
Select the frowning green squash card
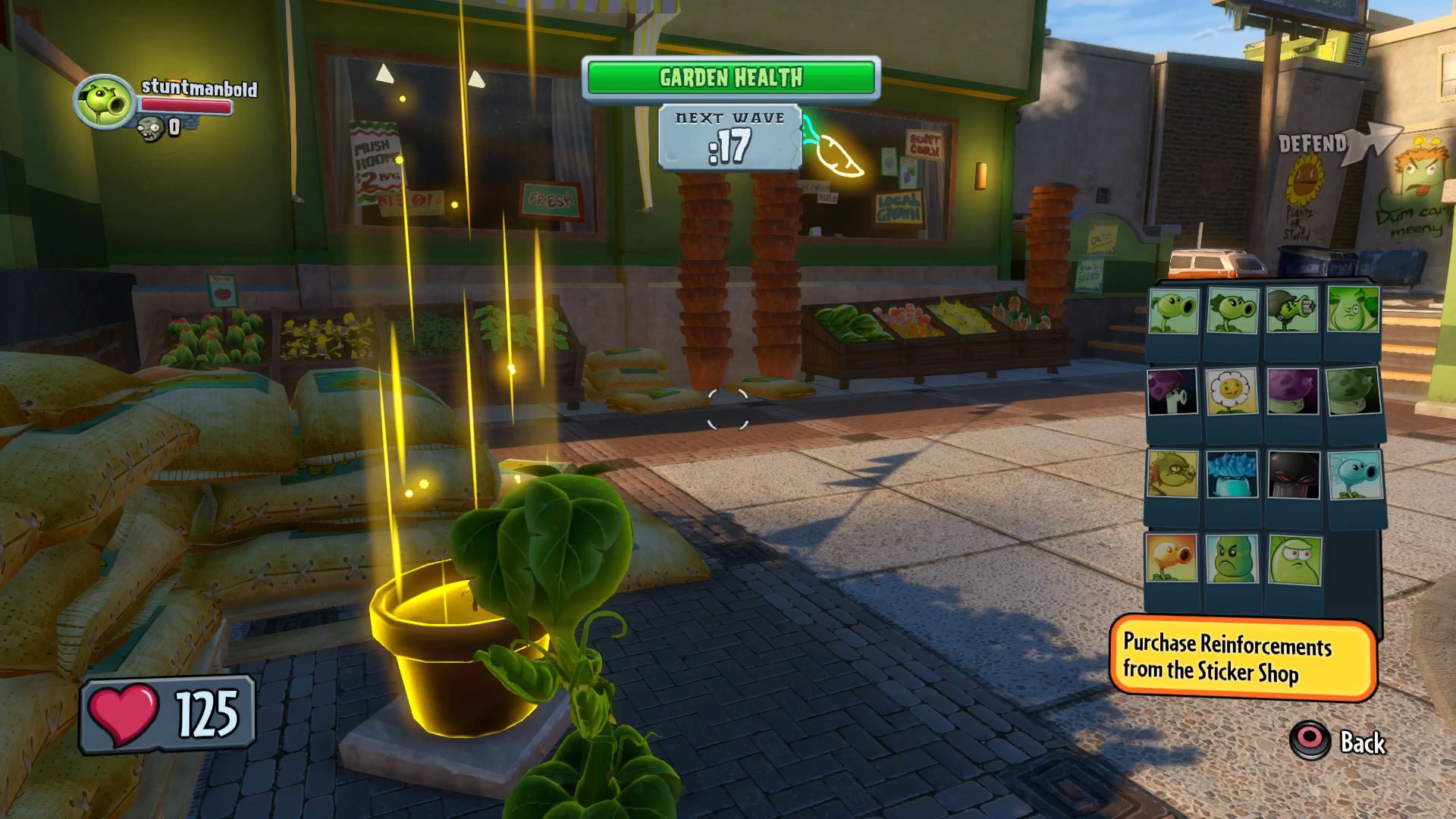(x=1232, y=559)
